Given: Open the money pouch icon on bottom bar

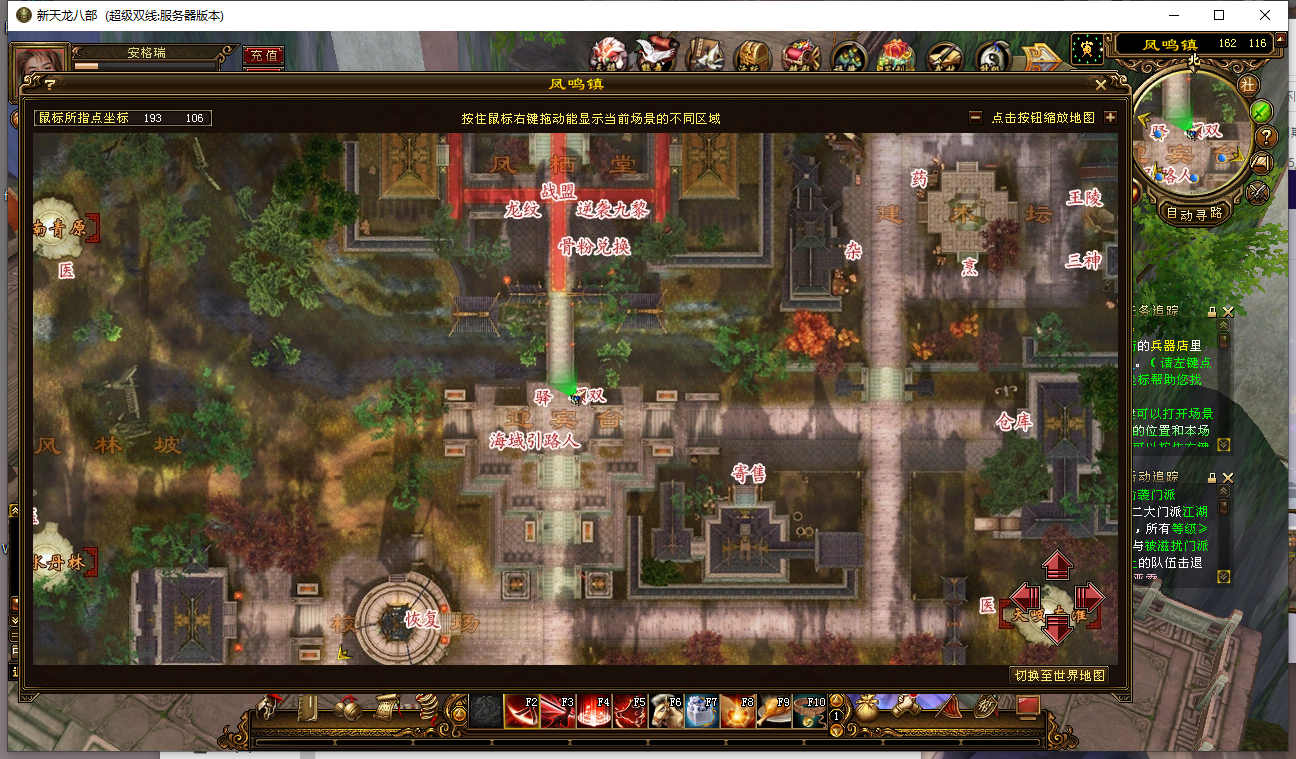Looking at the screenshot, I should 869,706.
